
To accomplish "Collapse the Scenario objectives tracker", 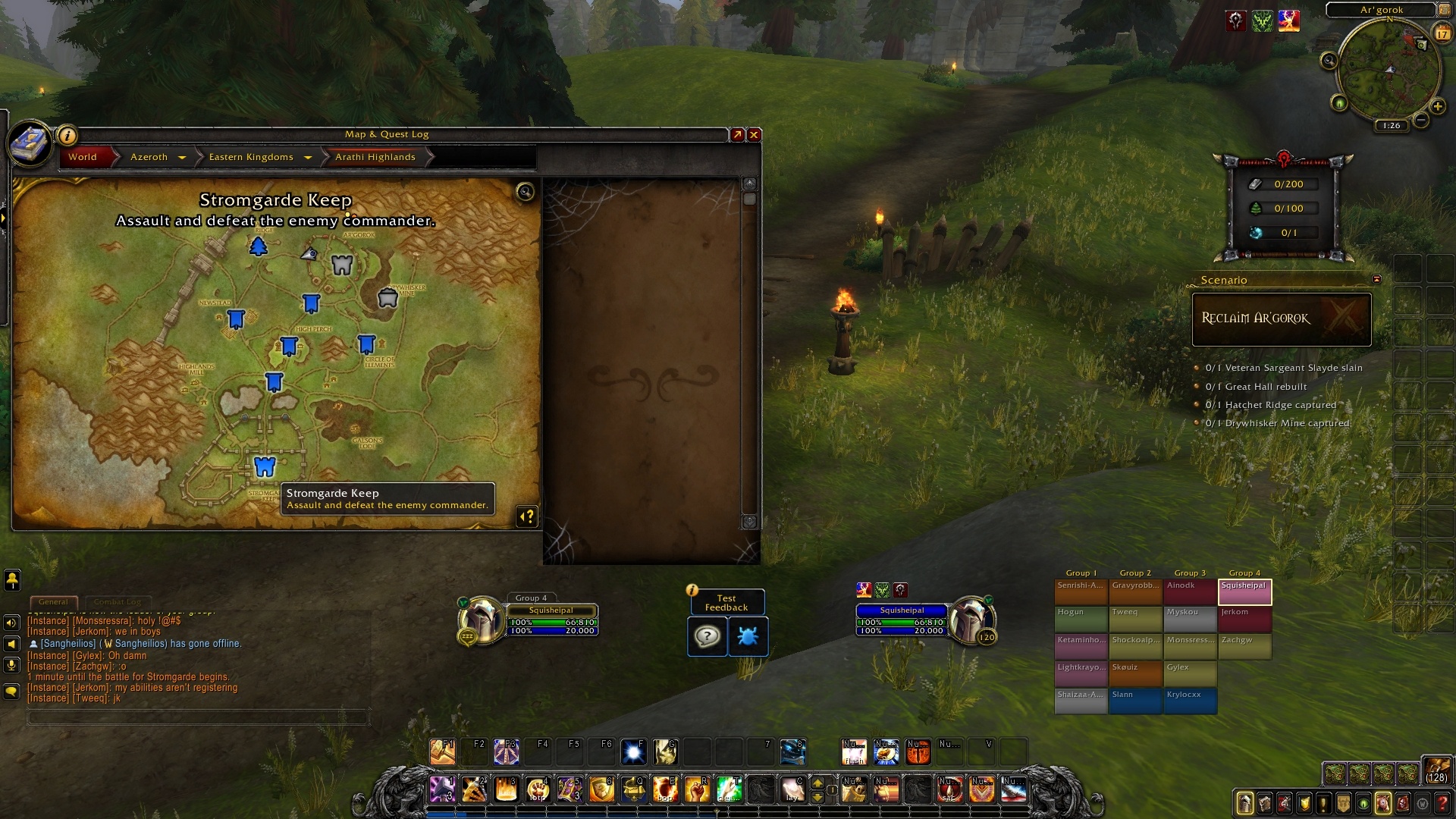I will pos(1376,279).
